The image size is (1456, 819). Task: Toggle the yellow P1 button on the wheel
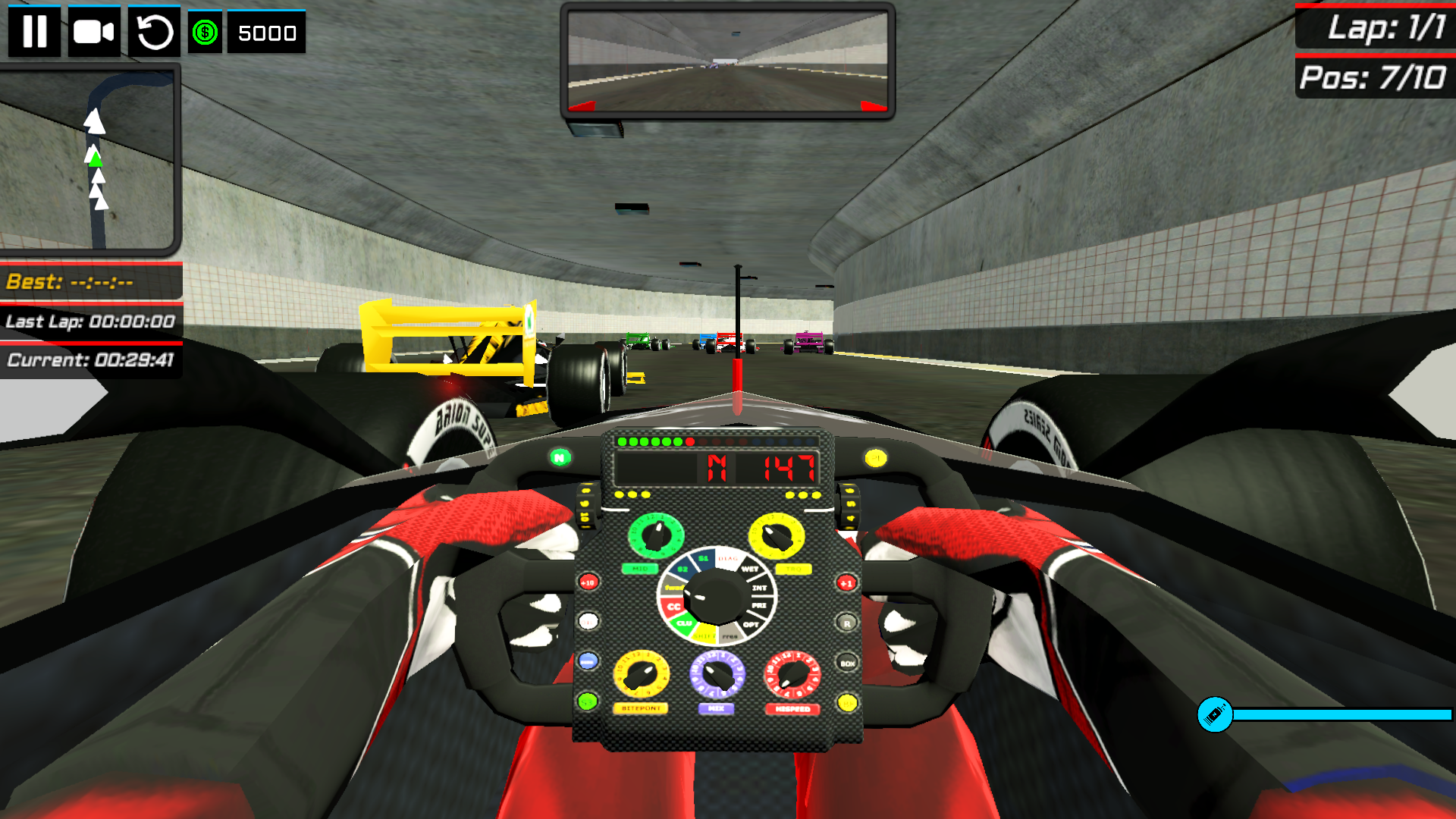pos(874,459)
